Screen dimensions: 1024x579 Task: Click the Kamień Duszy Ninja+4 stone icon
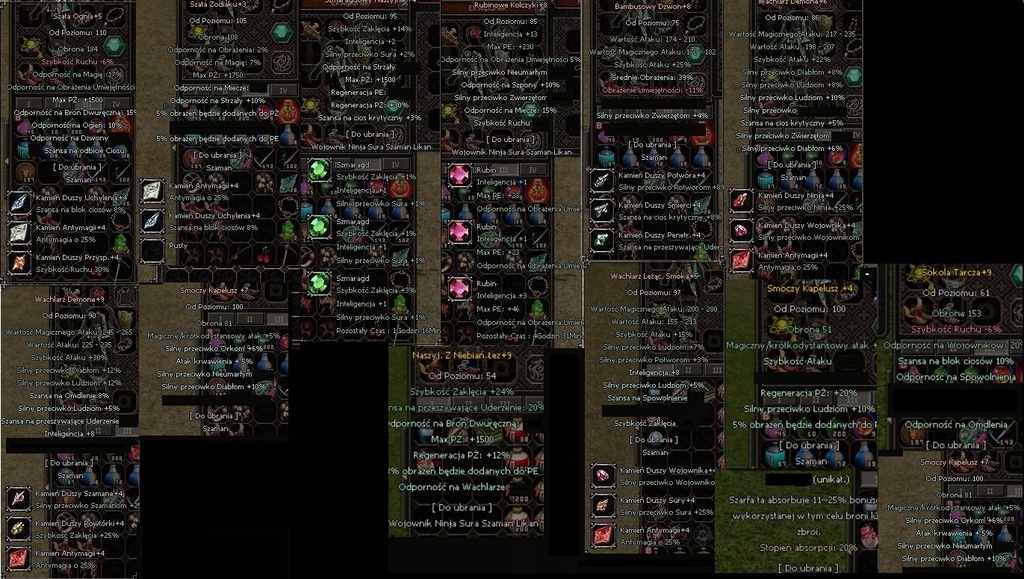click(741, 200)
